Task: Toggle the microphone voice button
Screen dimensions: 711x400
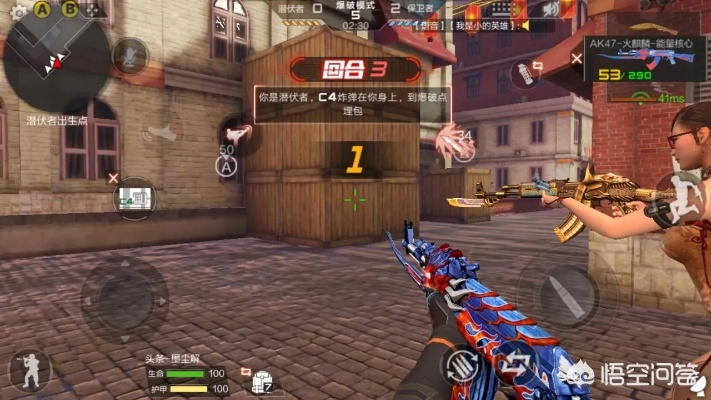Action: [x=130, y=55]
